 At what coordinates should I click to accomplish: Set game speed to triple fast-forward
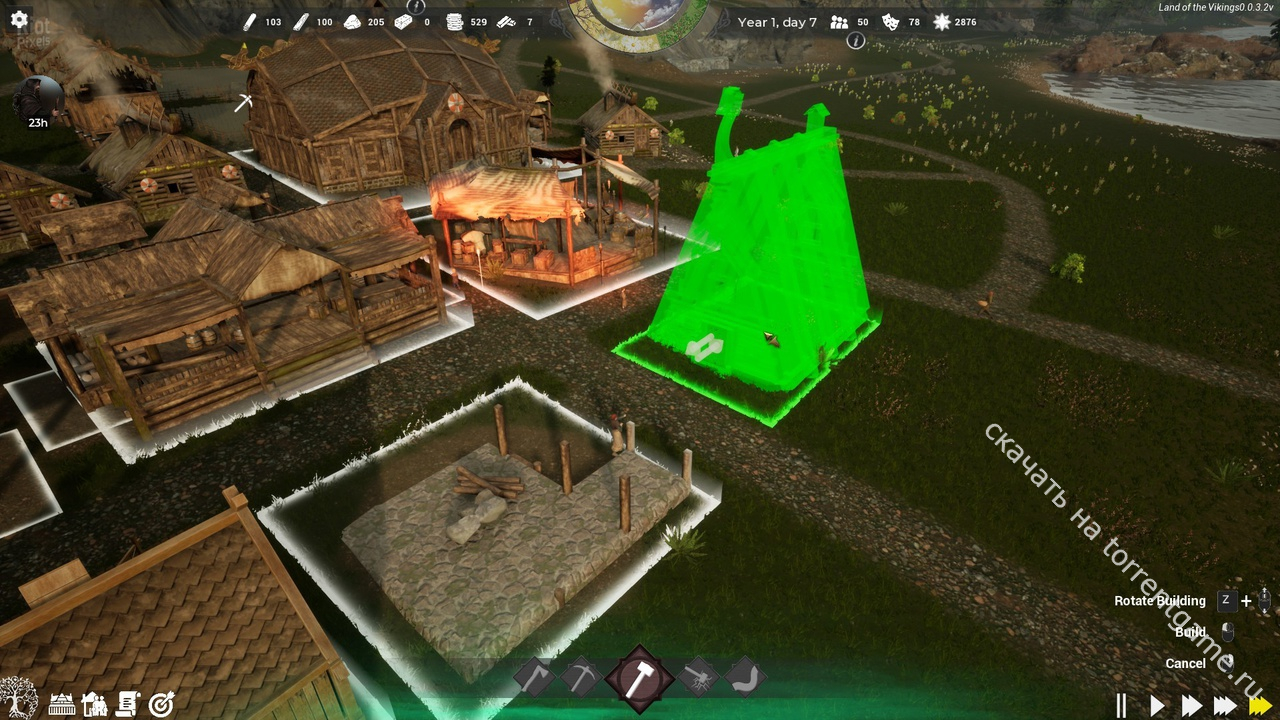[1225, 705]
